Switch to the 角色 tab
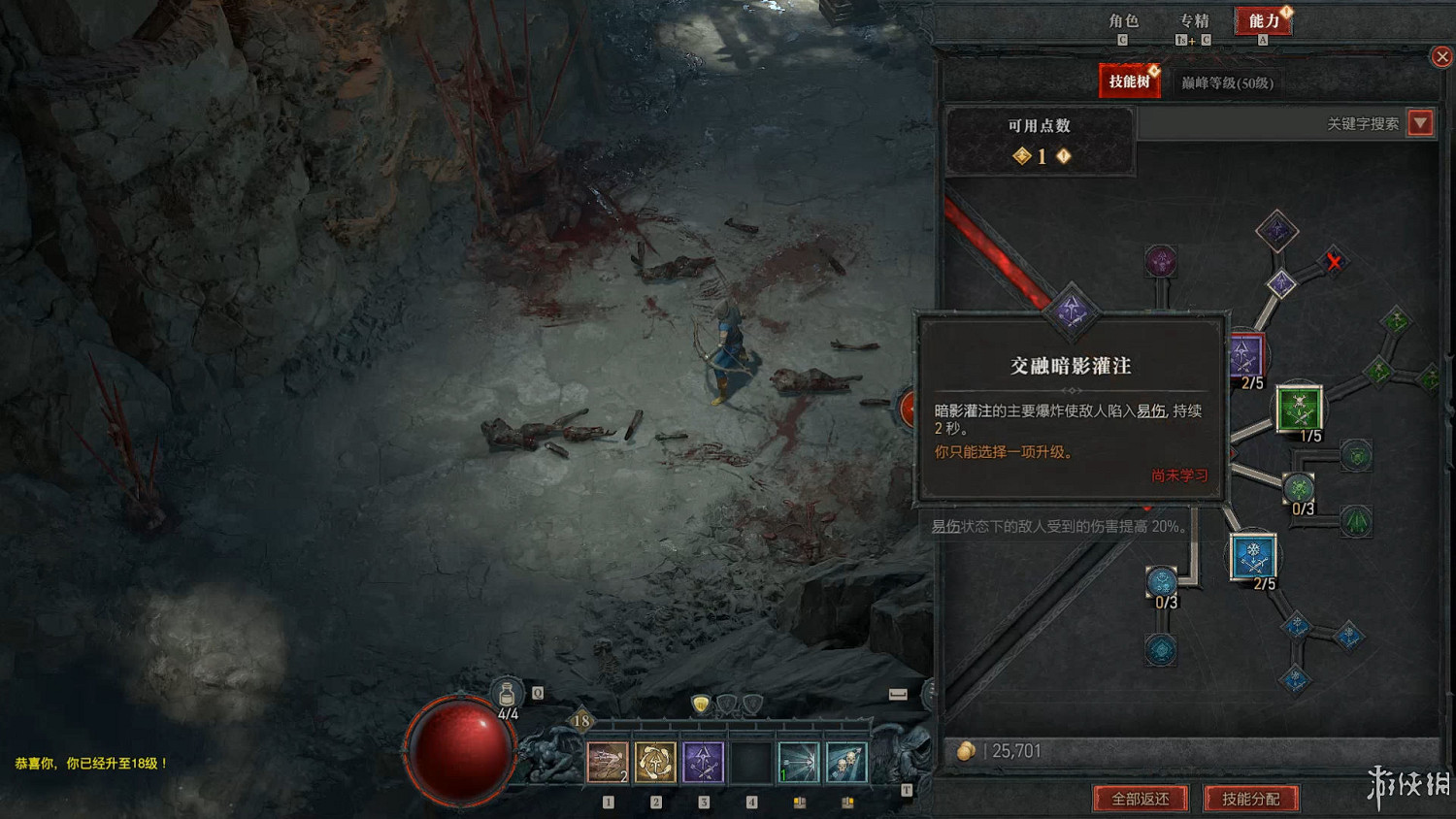 point(1124,21)
